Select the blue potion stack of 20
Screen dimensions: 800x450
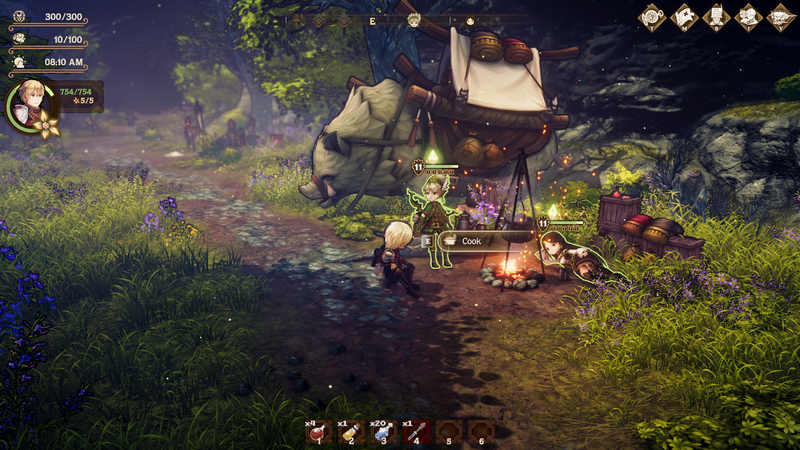(x=384, y=432)
